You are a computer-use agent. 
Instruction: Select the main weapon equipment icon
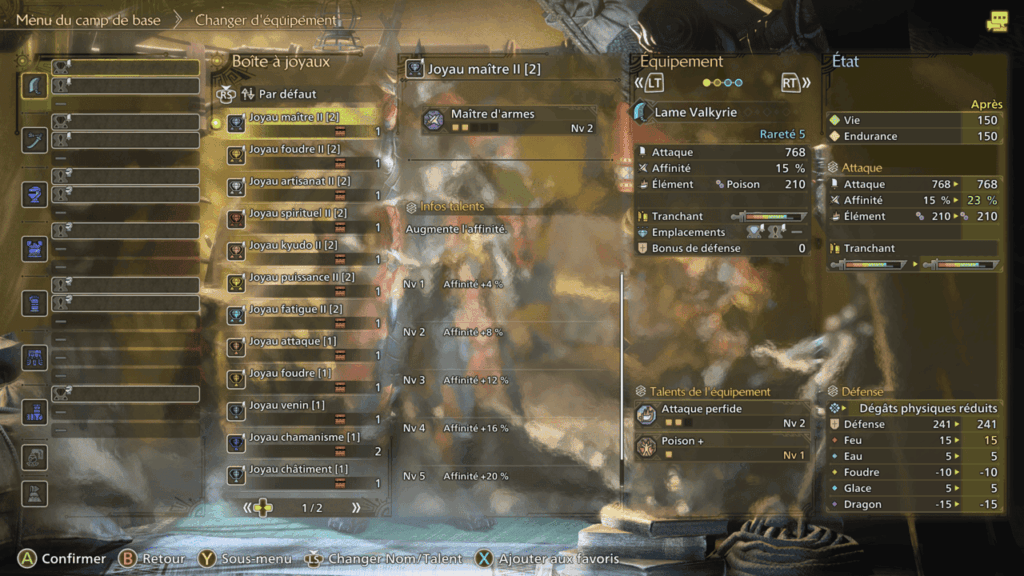(x=35, y=85)
